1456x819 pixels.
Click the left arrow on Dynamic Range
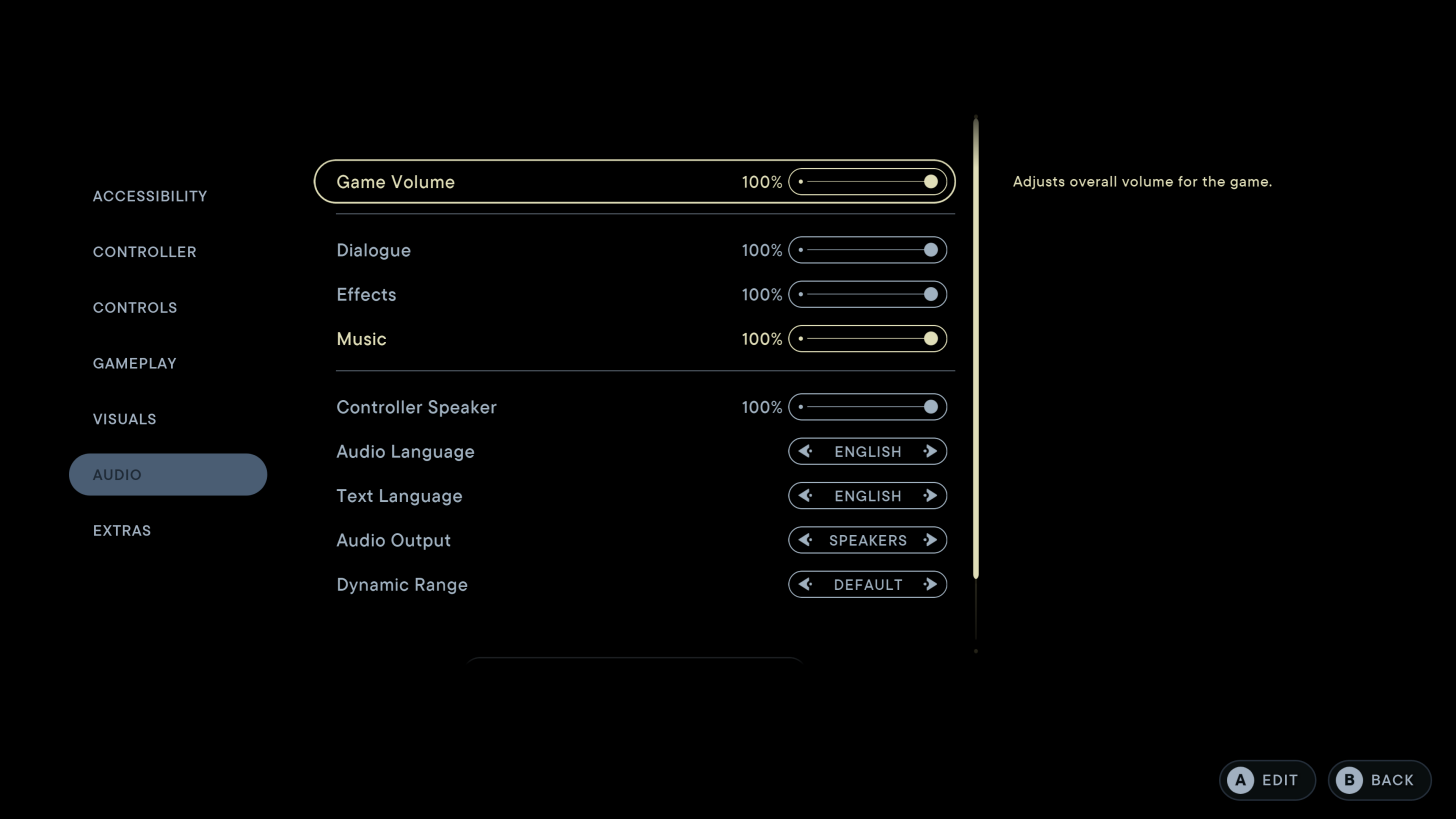806,584
